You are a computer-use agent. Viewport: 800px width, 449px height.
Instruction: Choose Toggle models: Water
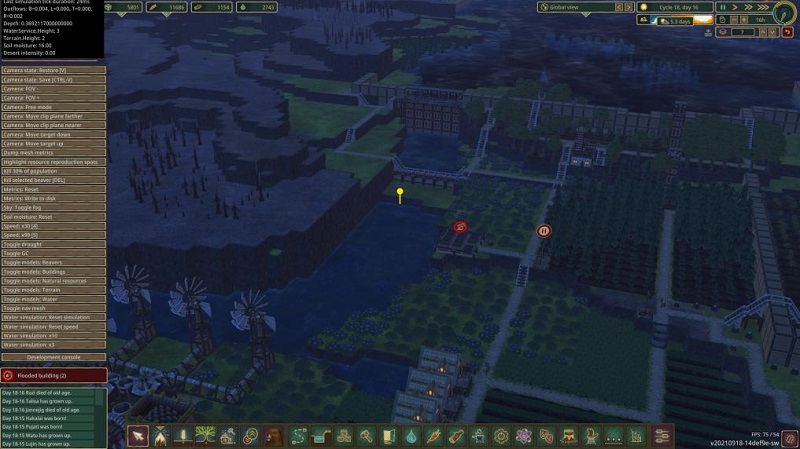(54, 299)
